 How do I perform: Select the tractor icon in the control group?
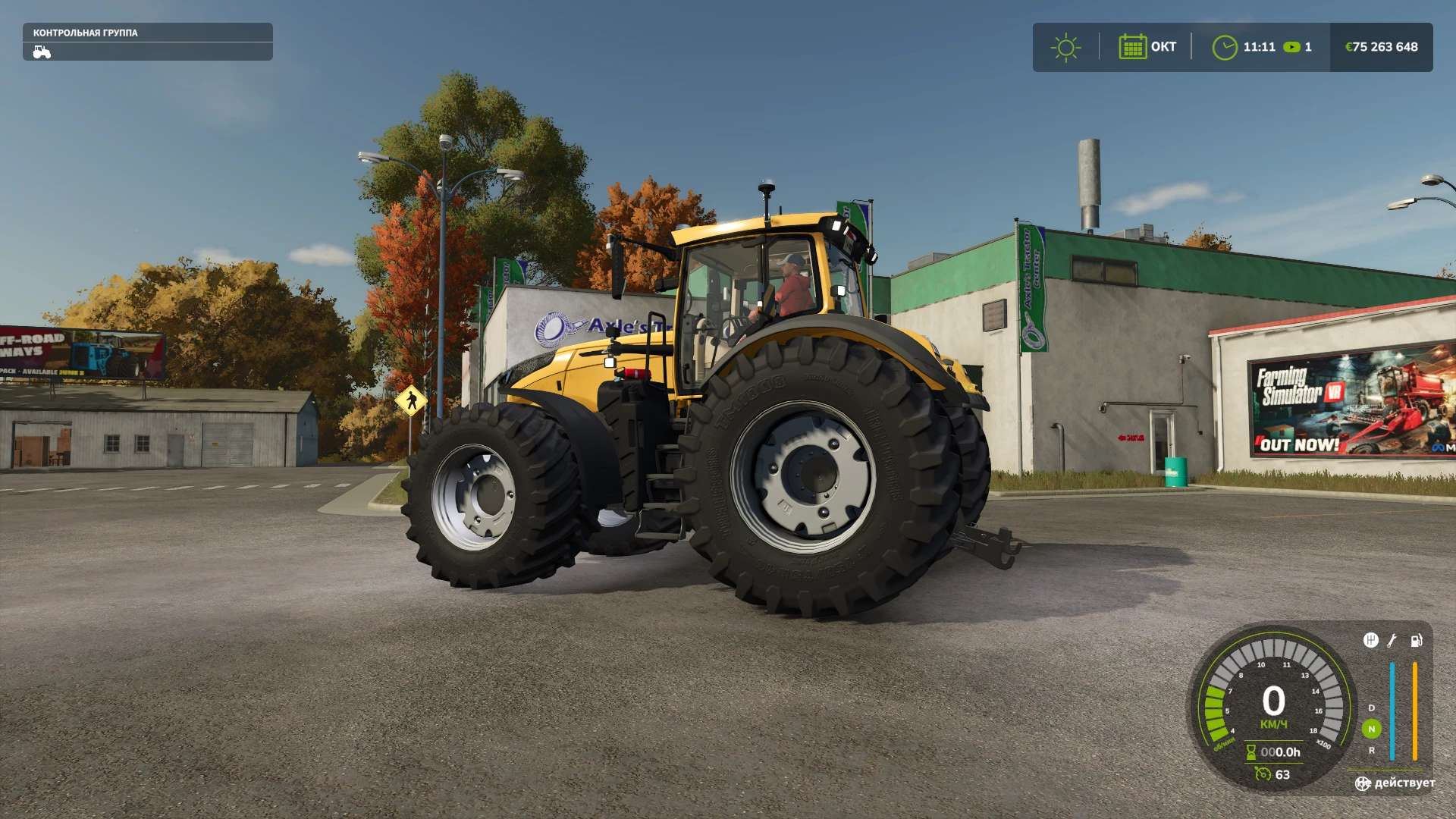(42, 52)
